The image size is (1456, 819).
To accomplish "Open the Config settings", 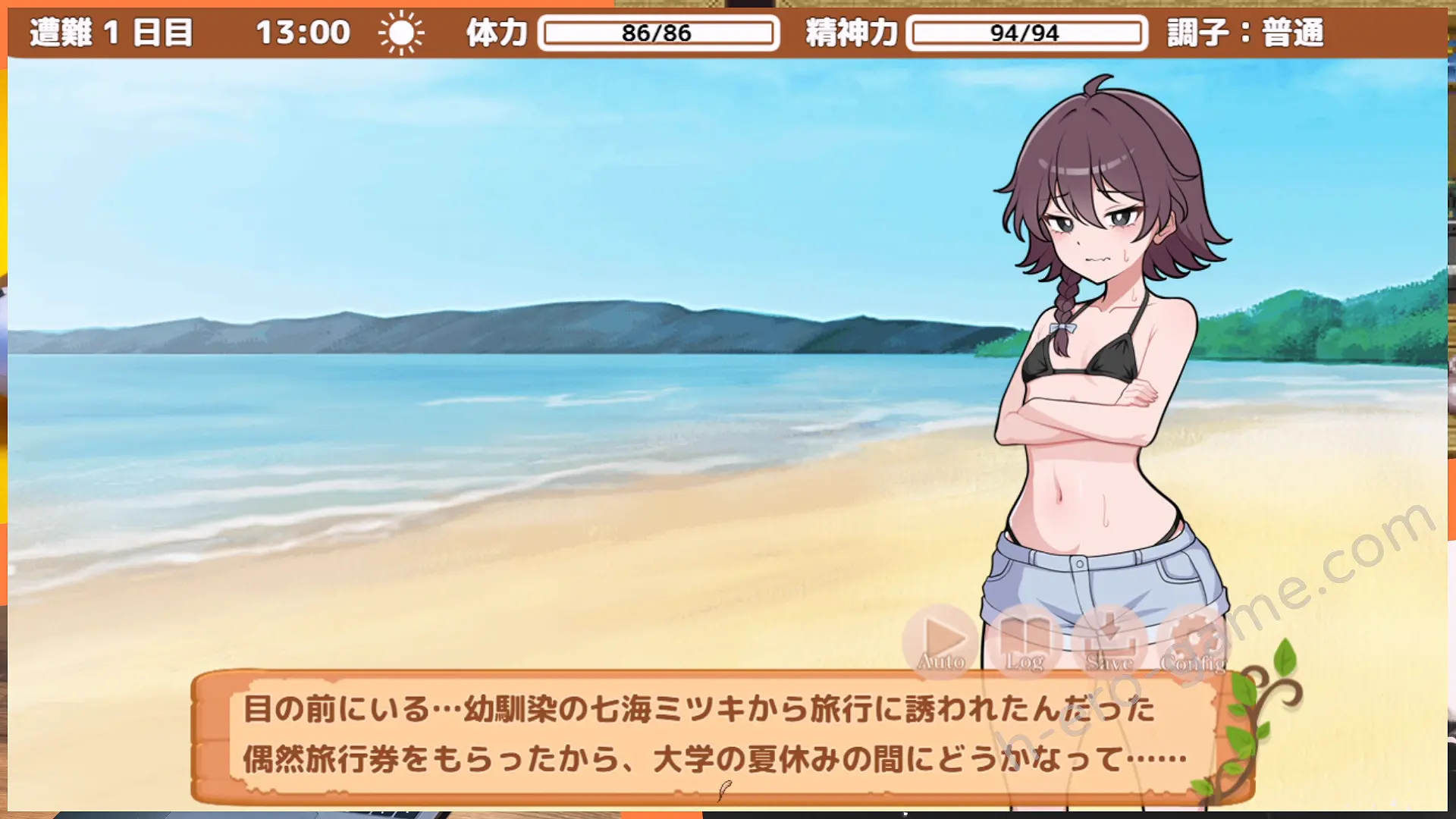I will 1193,642.
